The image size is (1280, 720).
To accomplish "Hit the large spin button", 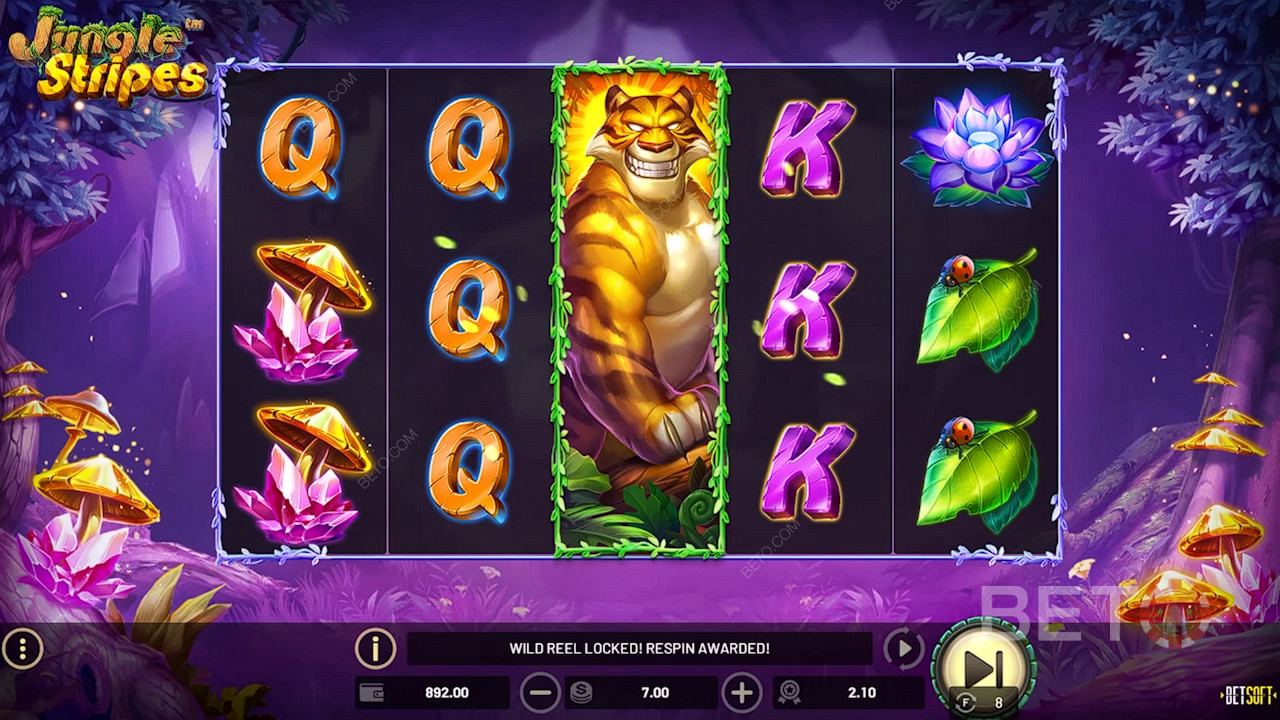I will pos(982,666).
